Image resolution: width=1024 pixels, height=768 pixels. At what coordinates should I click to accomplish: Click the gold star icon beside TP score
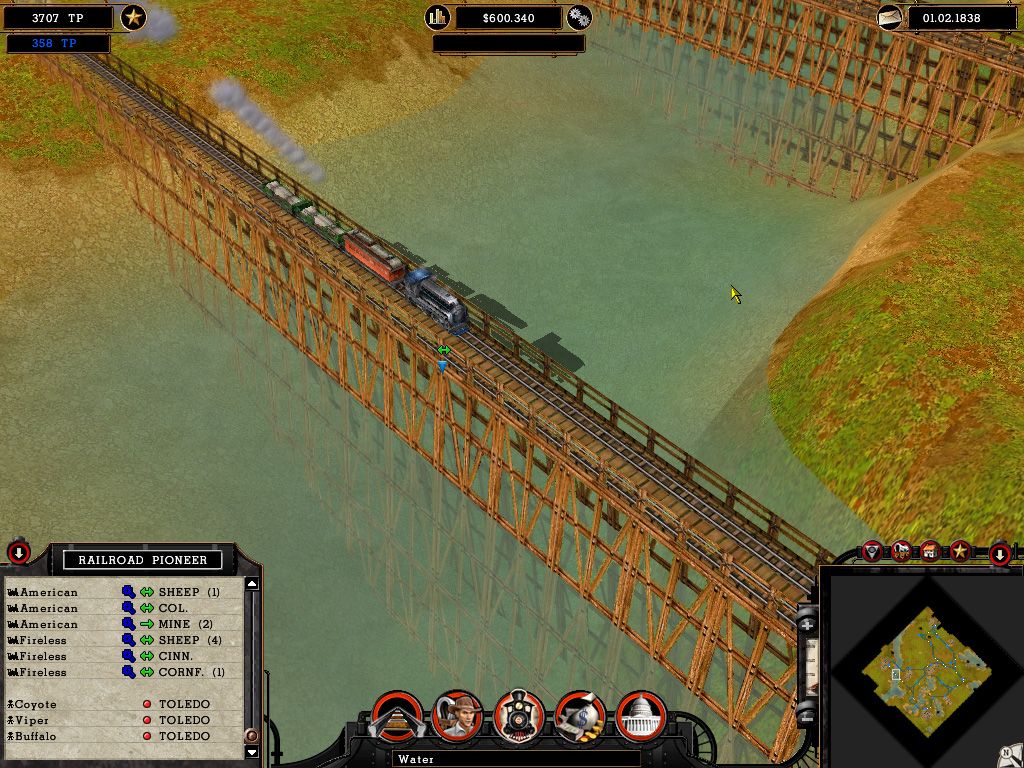click(x=133, y=17)
